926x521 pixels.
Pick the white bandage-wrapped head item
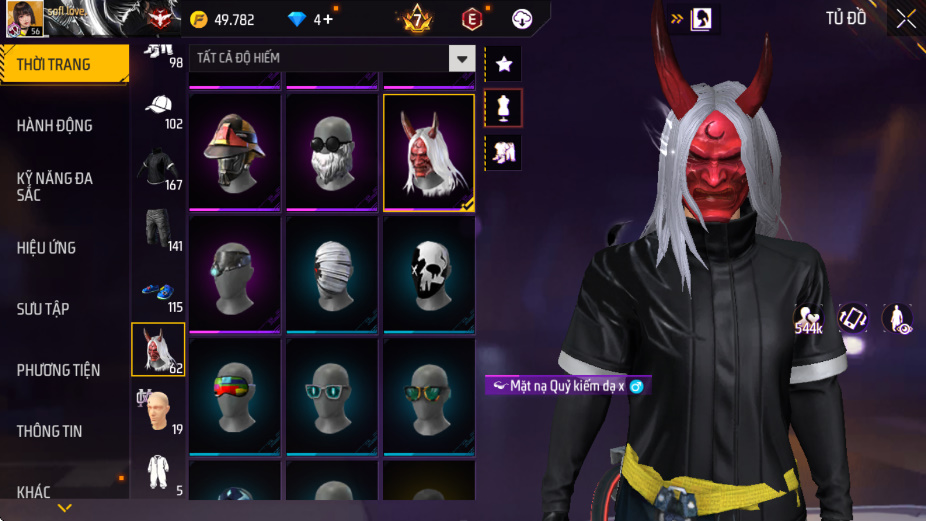coord(332,274)
